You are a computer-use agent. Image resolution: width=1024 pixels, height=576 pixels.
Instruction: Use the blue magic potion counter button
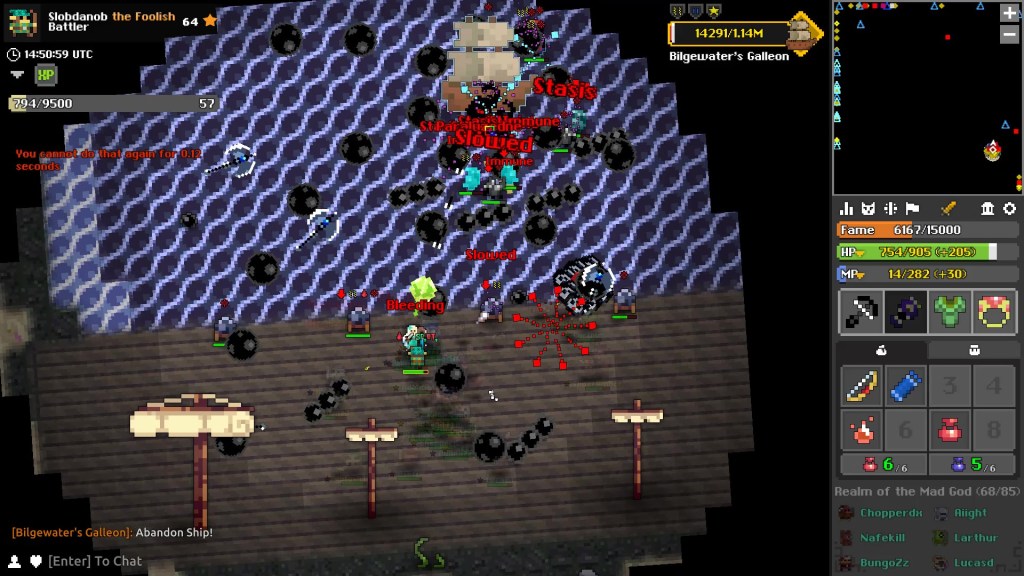pos(973,465)
